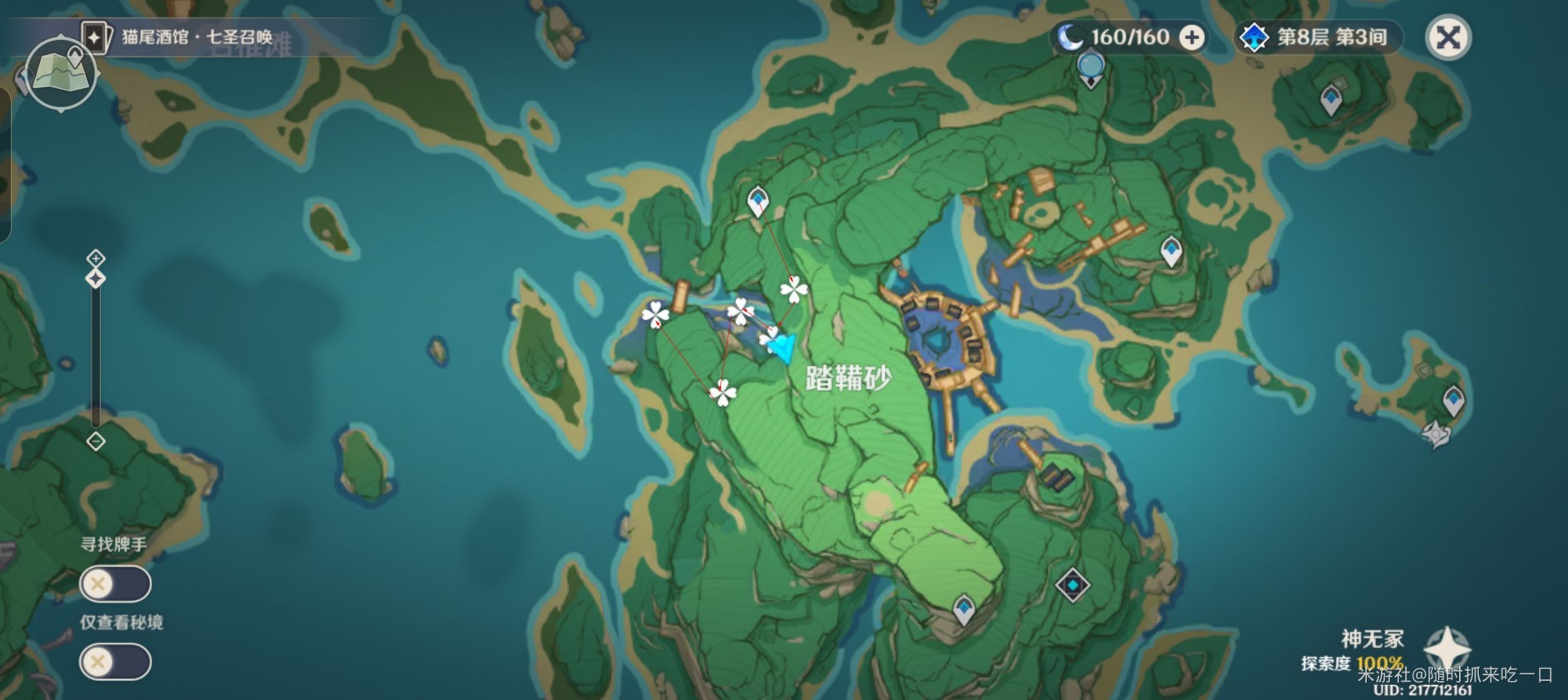Click a flower pin marker west of 踏鞴砂
Screen dimensions: 1568x700
[656, 314]
